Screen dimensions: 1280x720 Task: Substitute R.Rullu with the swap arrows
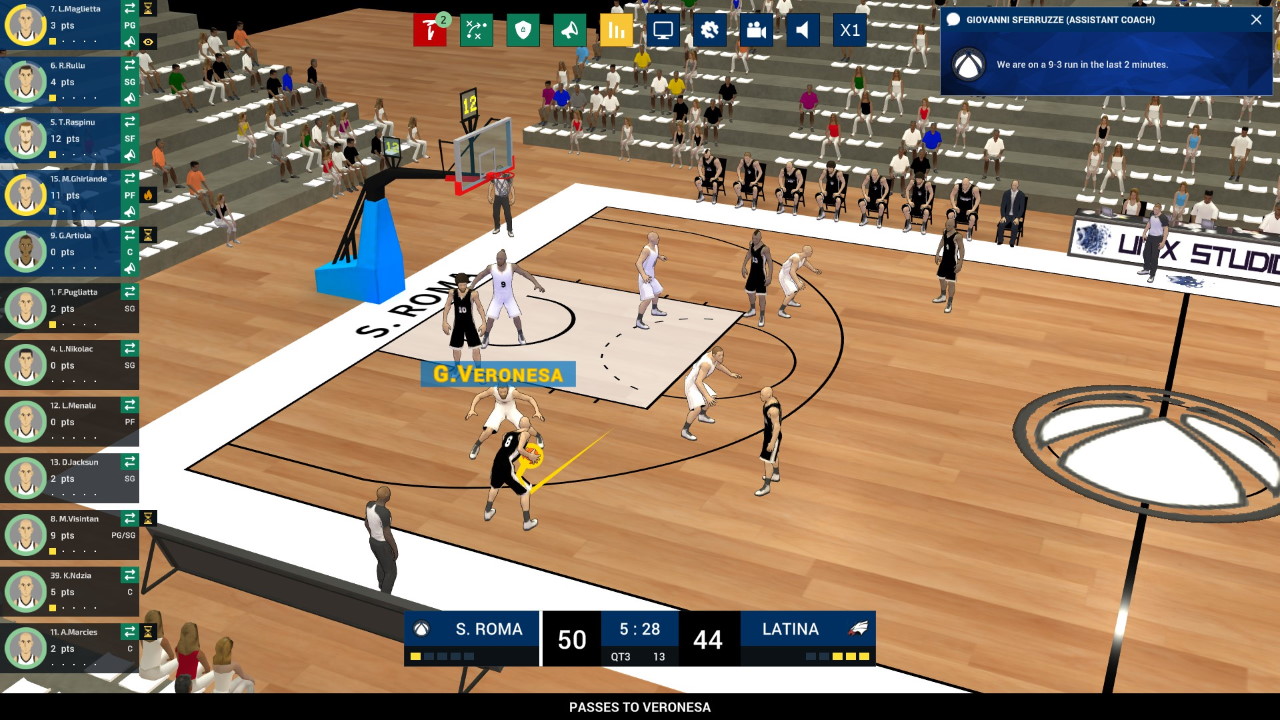coord(130,66)
